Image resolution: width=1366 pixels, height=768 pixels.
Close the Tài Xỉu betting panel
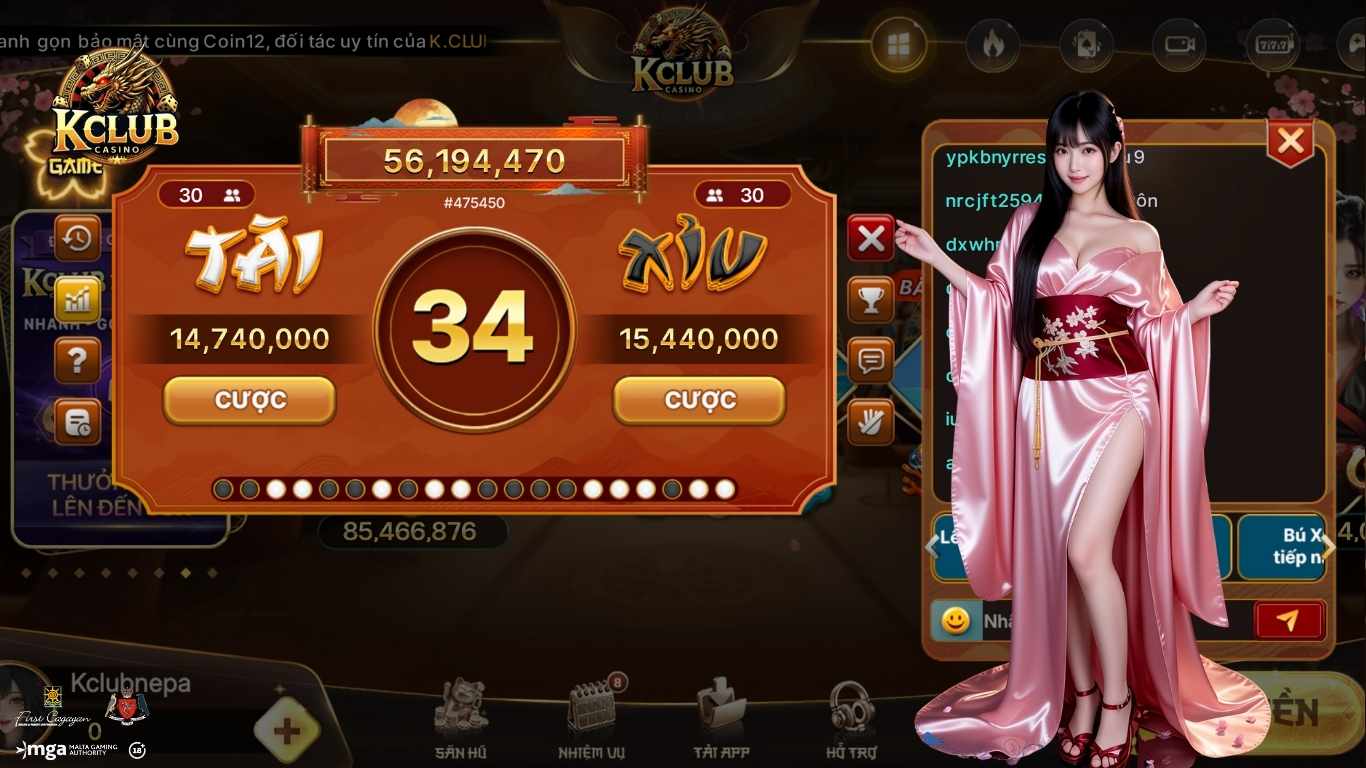[871, 238]
